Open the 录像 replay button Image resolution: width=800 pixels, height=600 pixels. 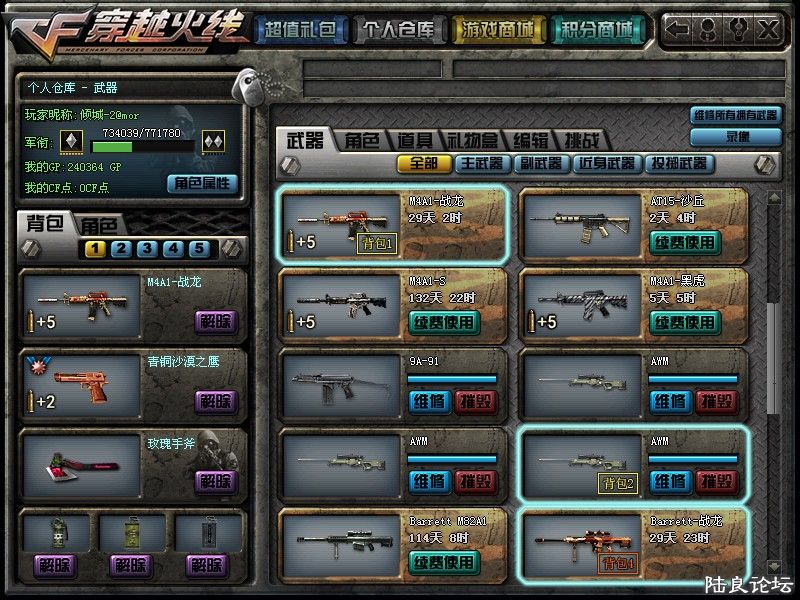736,136
